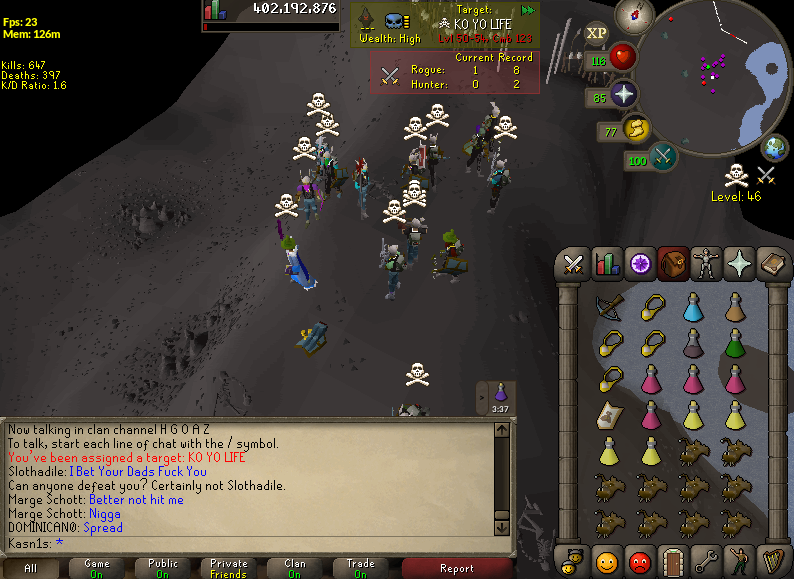Show the Worn Equipment tab
The width and height of the screenshot is (794, 579).
705,264
